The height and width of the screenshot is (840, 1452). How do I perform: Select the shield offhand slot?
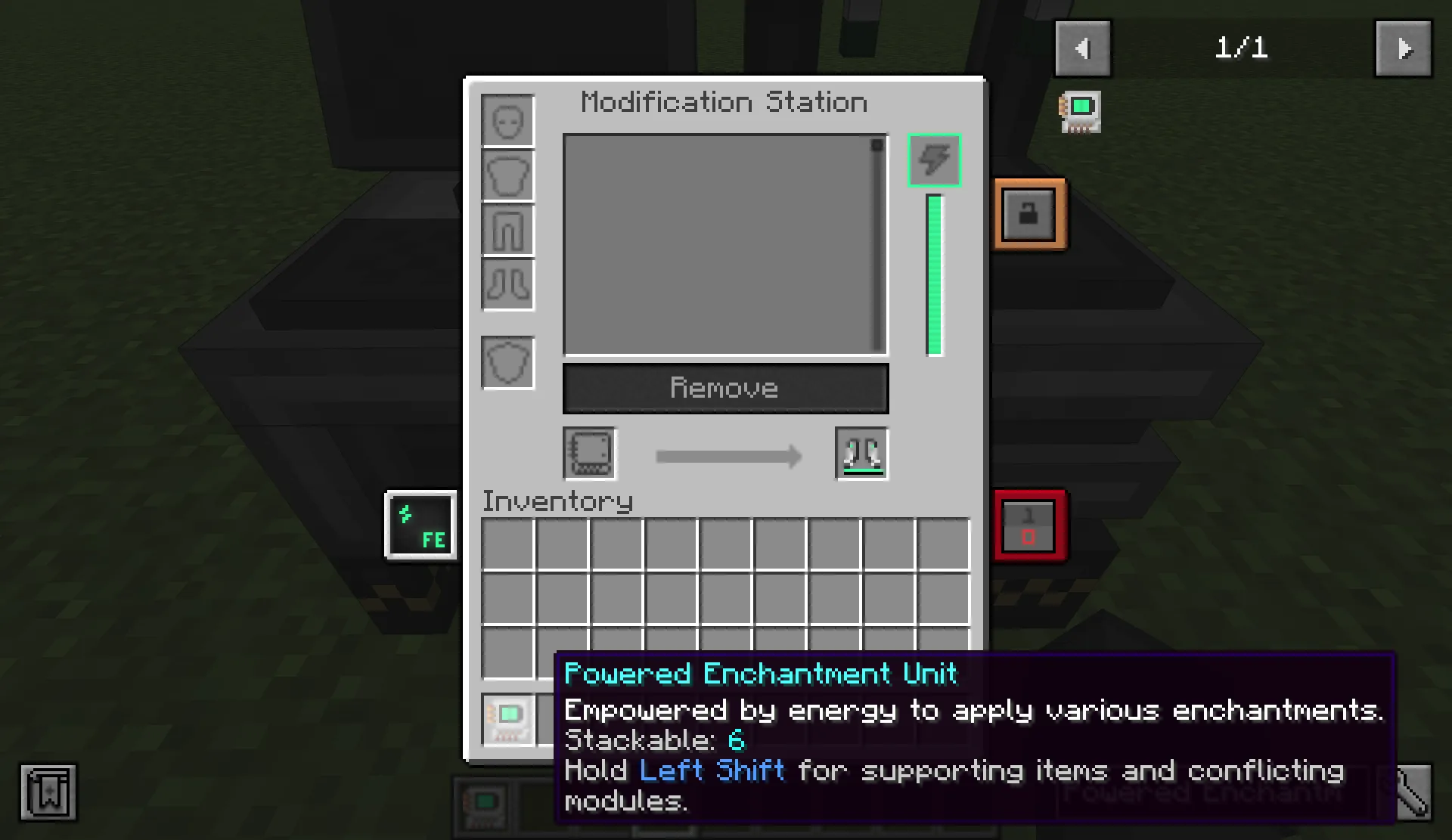click(x=507, y=362)
